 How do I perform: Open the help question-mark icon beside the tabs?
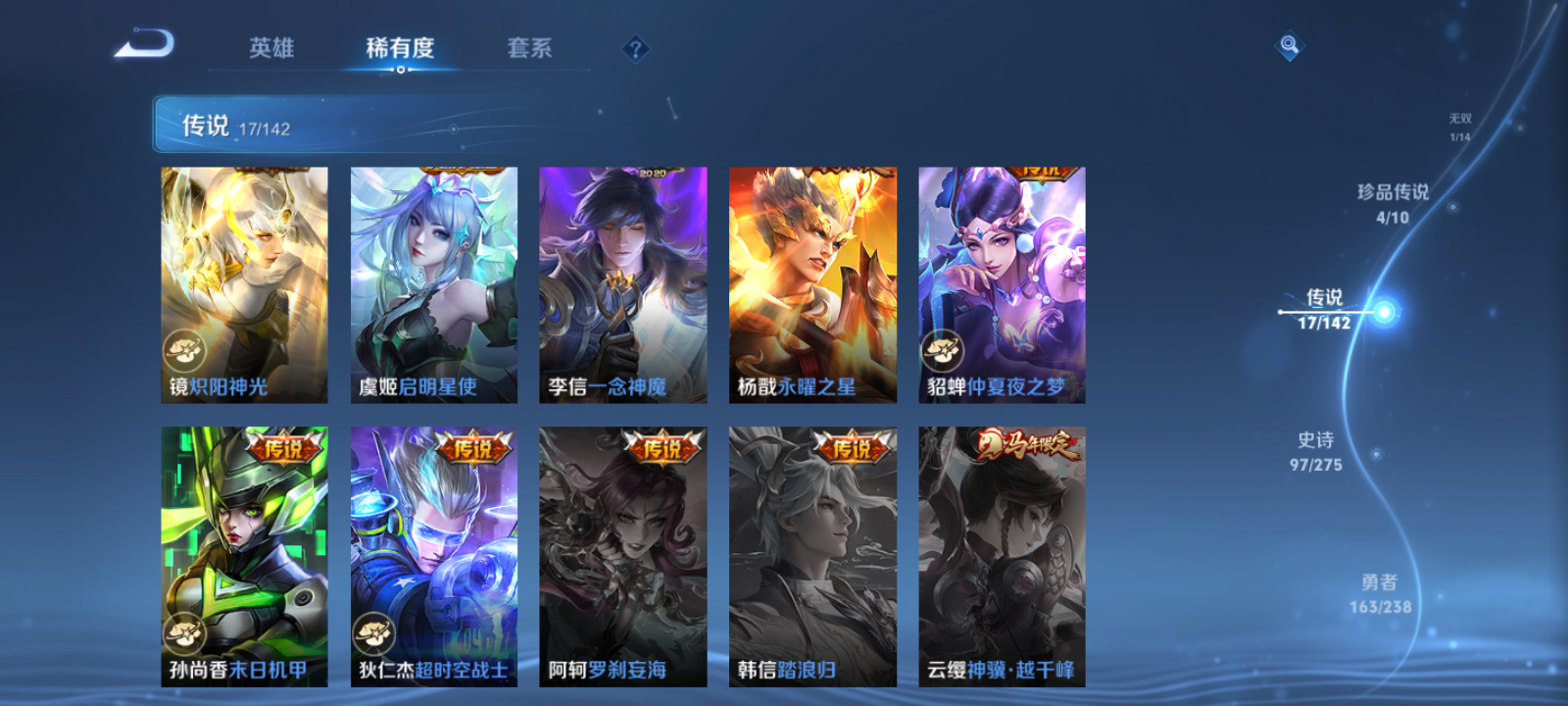[x=635, y=46]
